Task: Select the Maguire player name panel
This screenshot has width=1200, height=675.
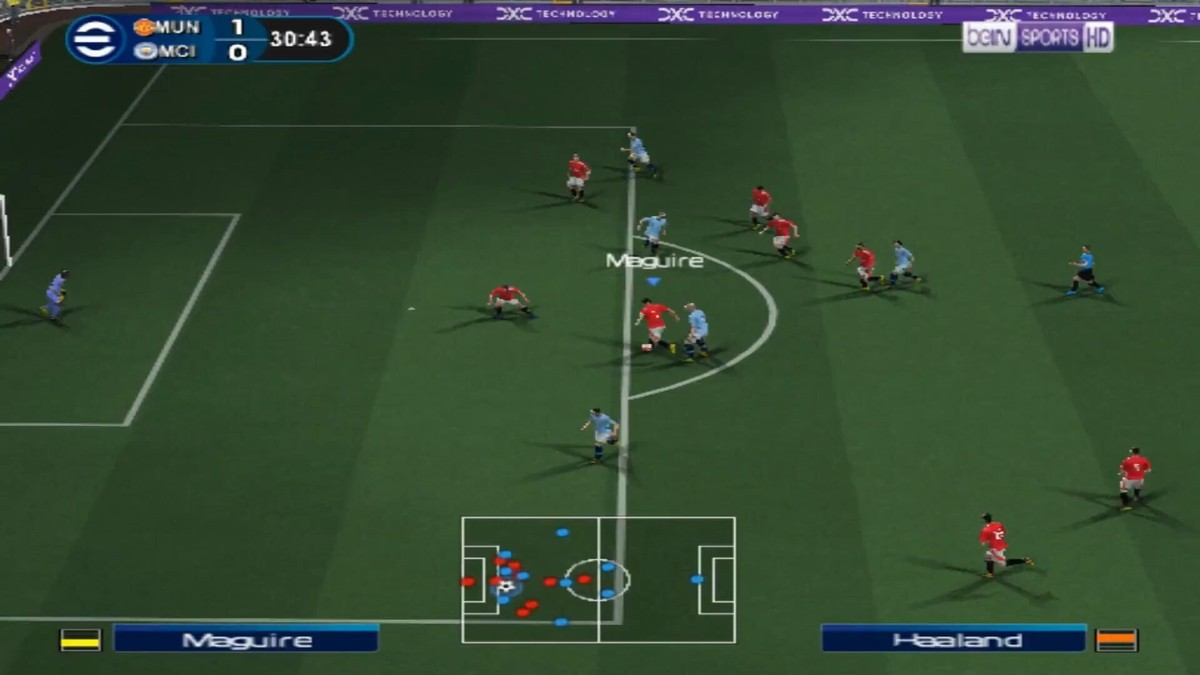Action: (x=246, y=639)
